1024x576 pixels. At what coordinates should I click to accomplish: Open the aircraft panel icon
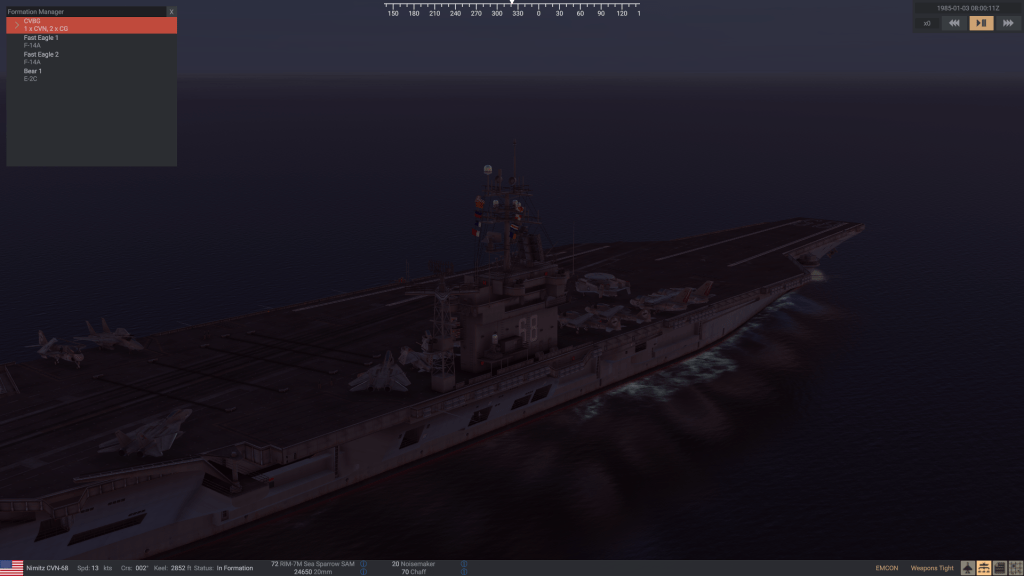(x=968, y=568)
